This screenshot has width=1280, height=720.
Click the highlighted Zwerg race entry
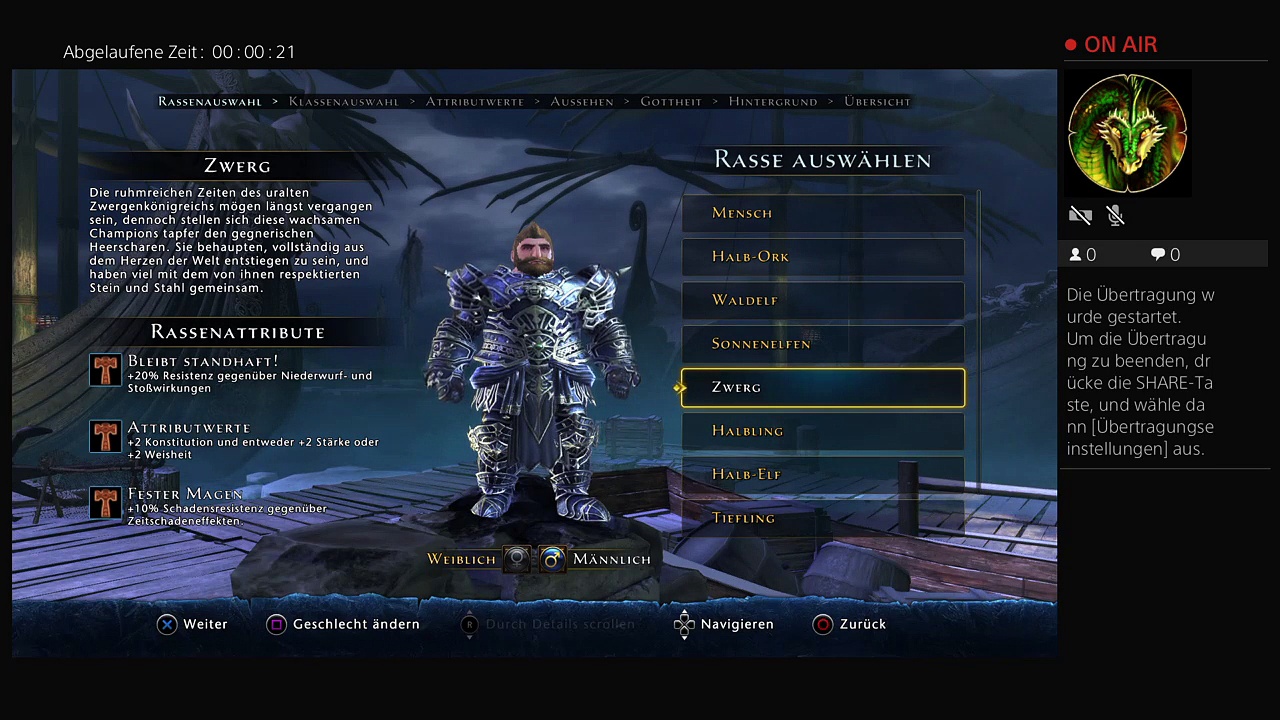click(822, 388)
